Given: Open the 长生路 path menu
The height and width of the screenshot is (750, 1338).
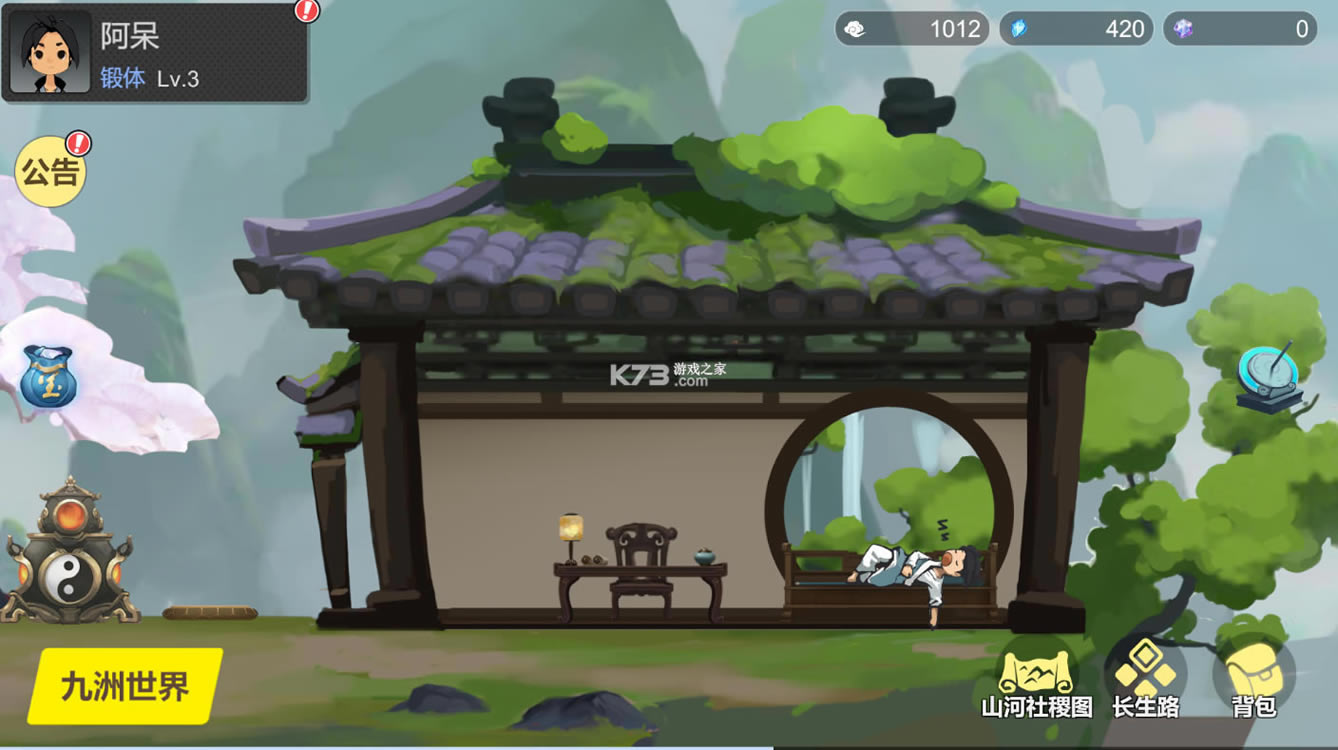Looking at the screenshot, I should [x=1146, y=680].
